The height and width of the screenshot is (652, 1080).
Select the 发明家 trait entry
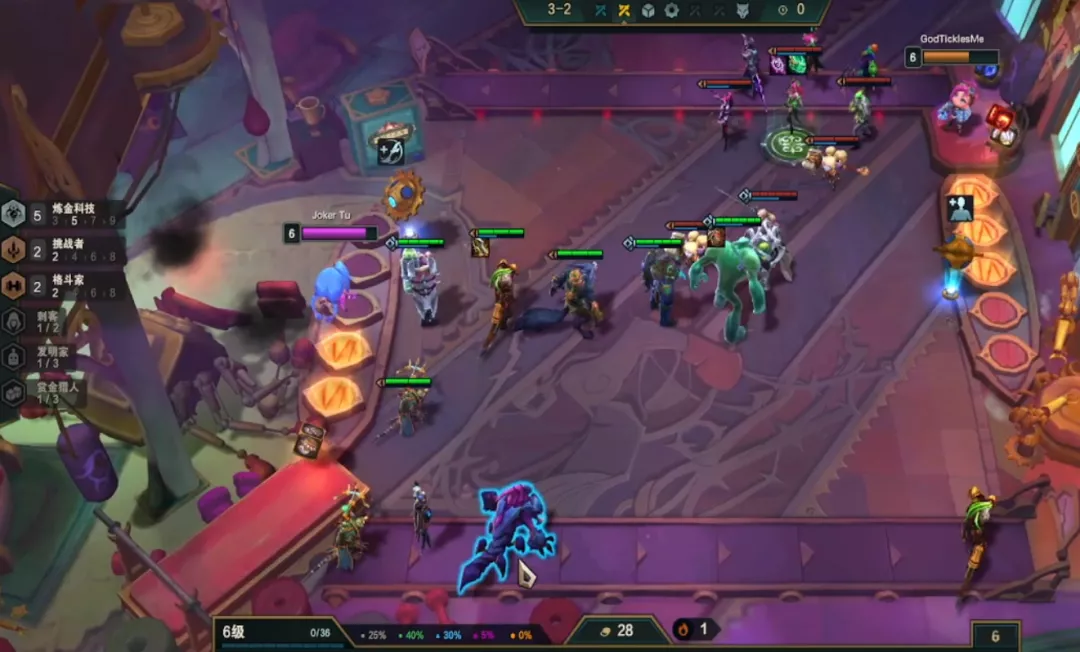pyautogui.click(x=40, y=356)
